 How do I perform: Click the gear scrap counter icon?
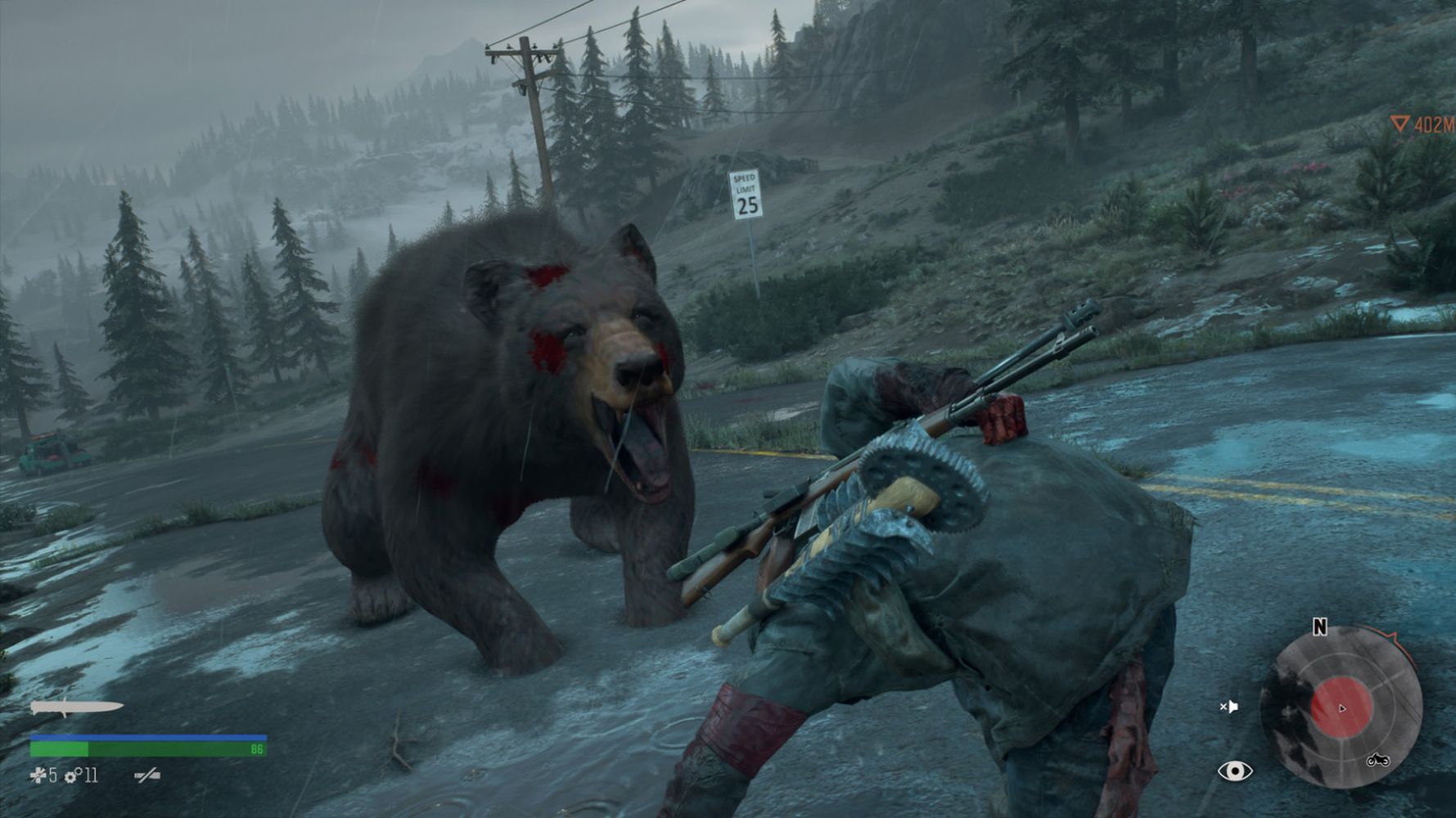coord(71,775)
